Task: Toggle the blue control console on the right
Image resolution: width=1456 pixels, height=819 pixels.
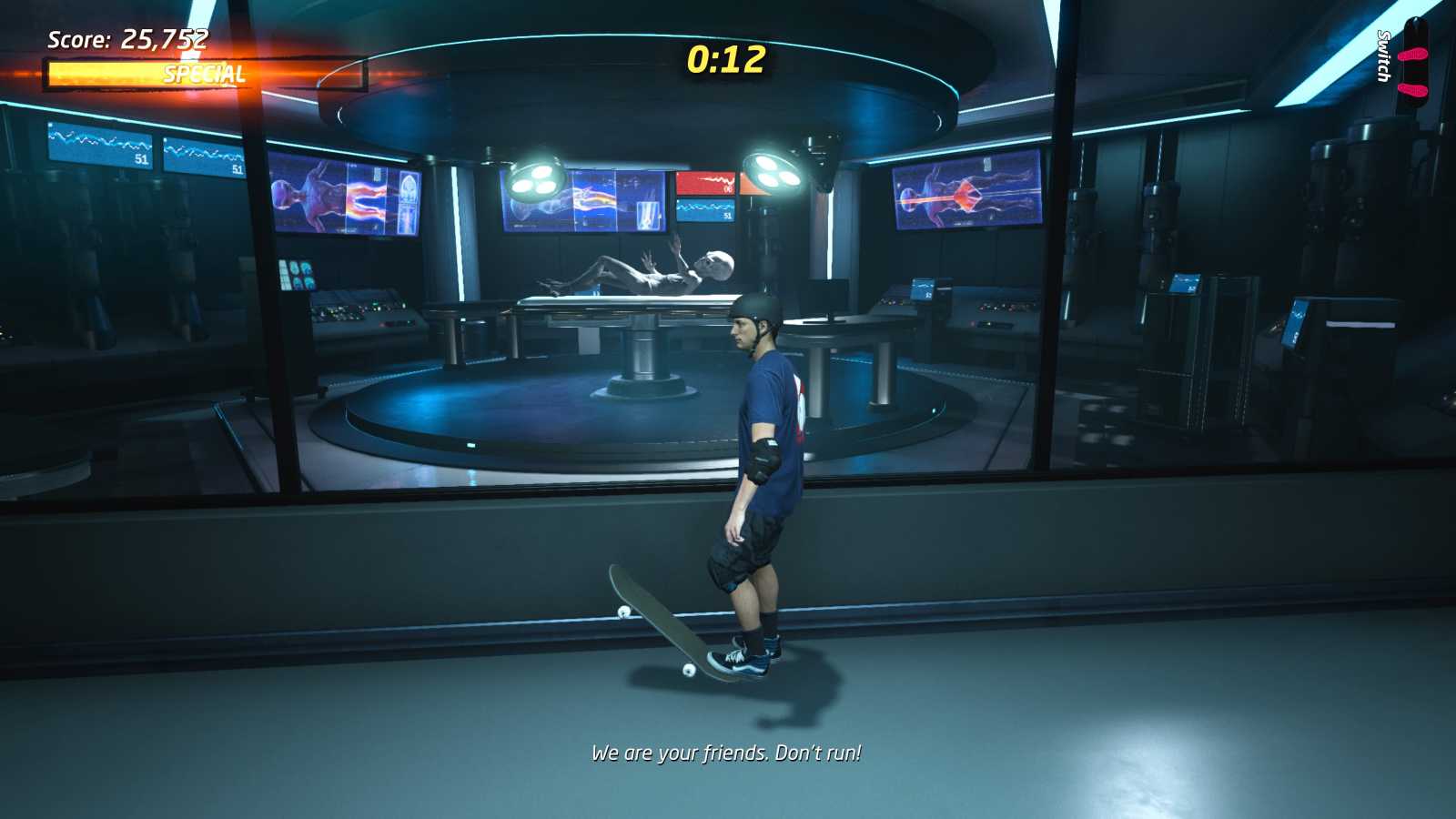Action: [924, 287]
